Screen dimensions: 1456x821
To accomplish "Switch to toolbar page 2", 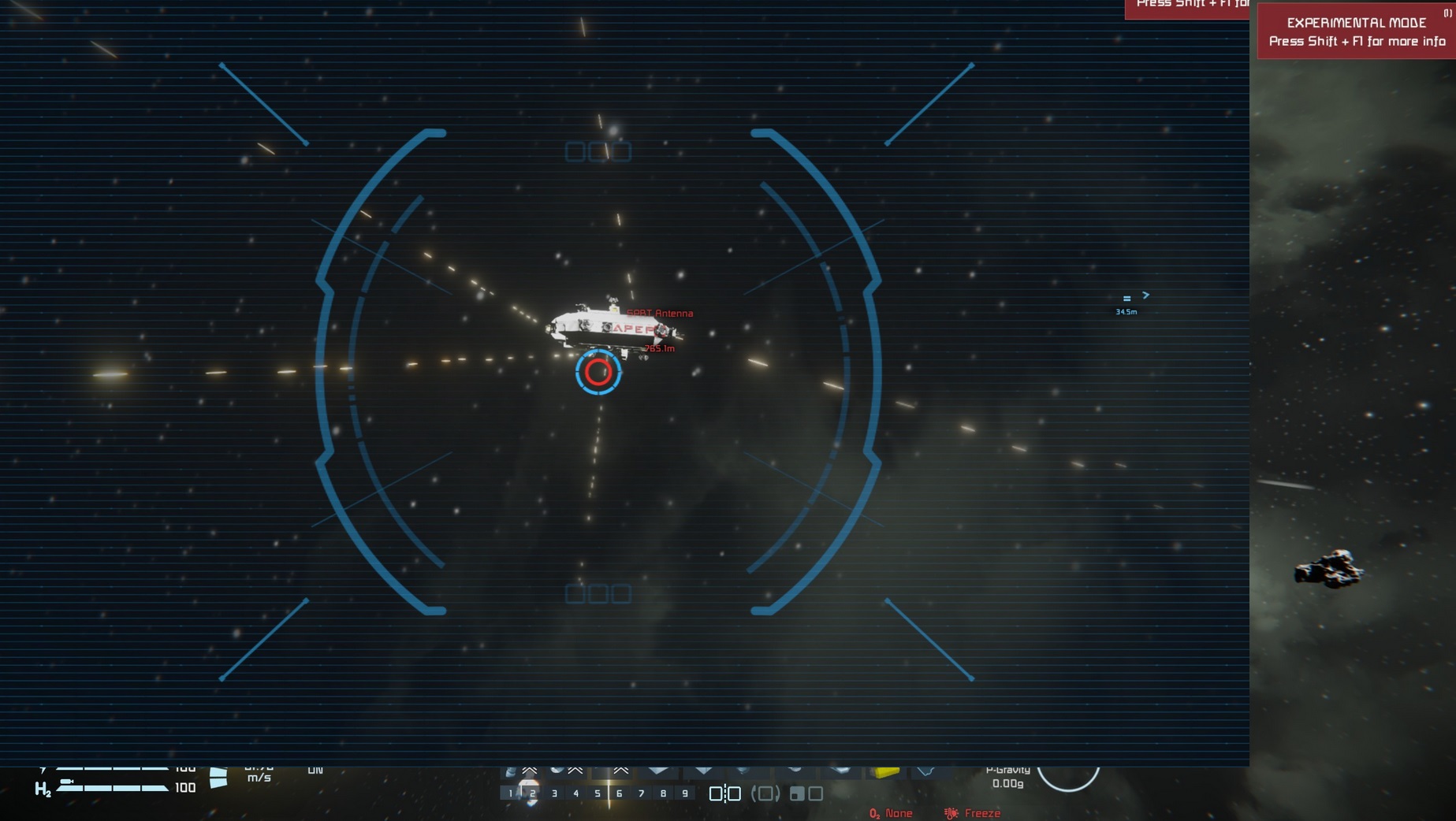I will tap(533, 793).
